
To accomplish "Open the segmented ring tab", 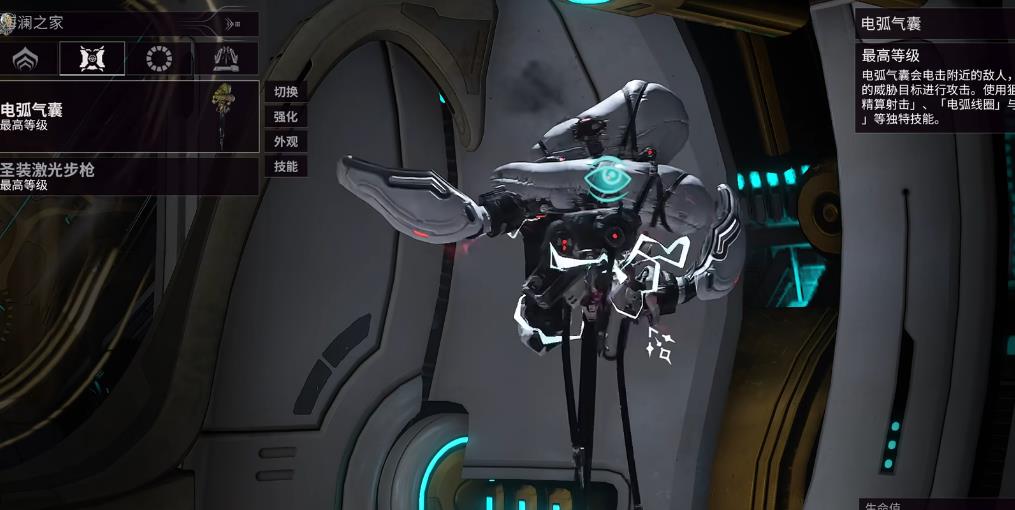I will 159,59.
